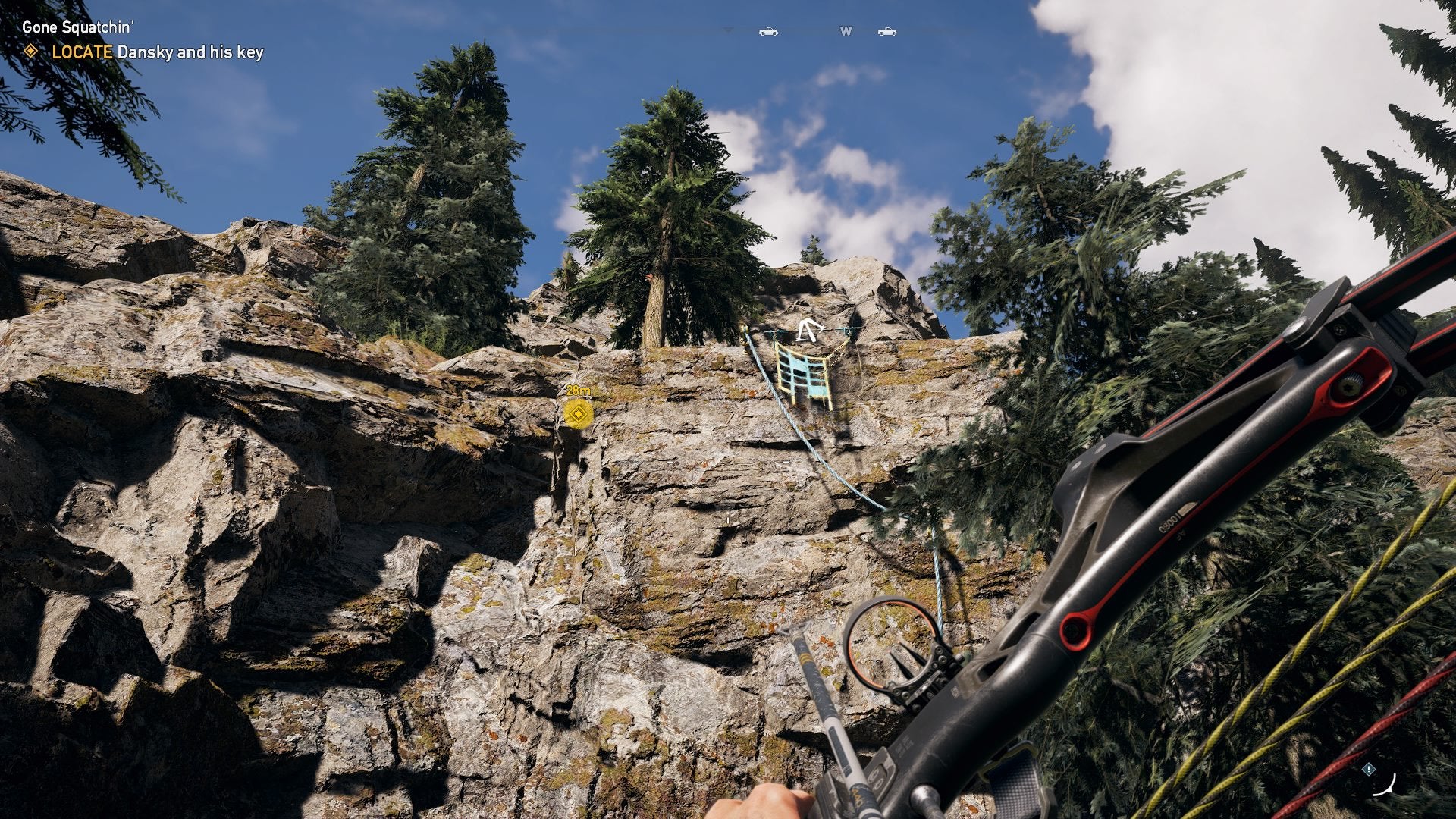The width and height of the screenshot is (1456, 819).
Task: Click the yellow diamond objective icon beside LOCATE
Action: (32, 55)
